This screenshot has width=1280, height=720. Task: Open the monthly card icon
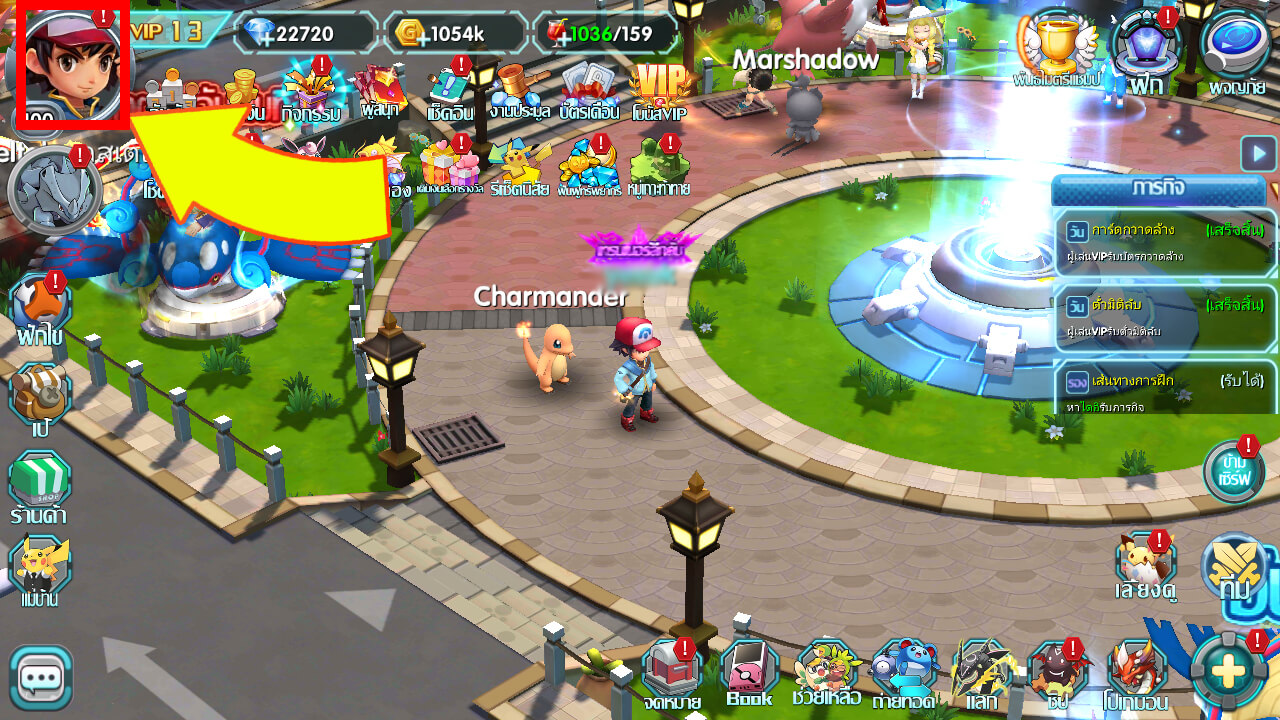click(x=592, y=90)
